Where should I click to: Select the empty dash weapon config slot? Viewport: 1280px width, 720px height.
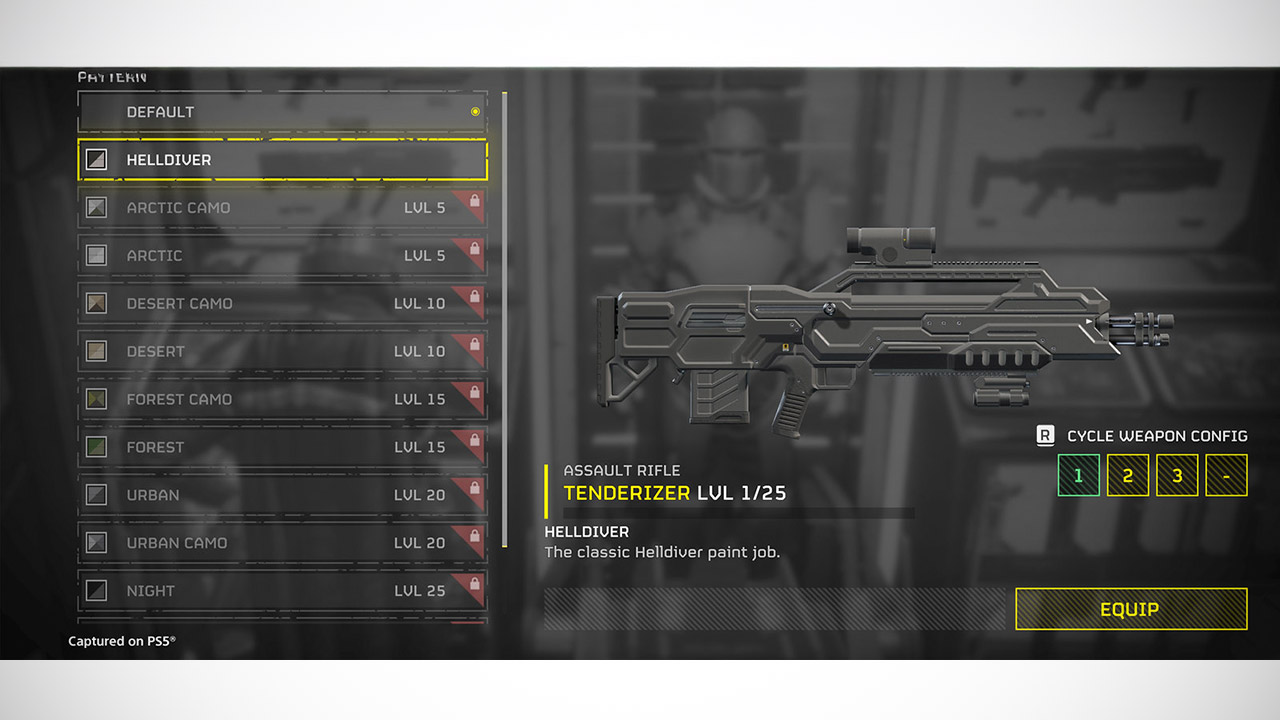1226,475
